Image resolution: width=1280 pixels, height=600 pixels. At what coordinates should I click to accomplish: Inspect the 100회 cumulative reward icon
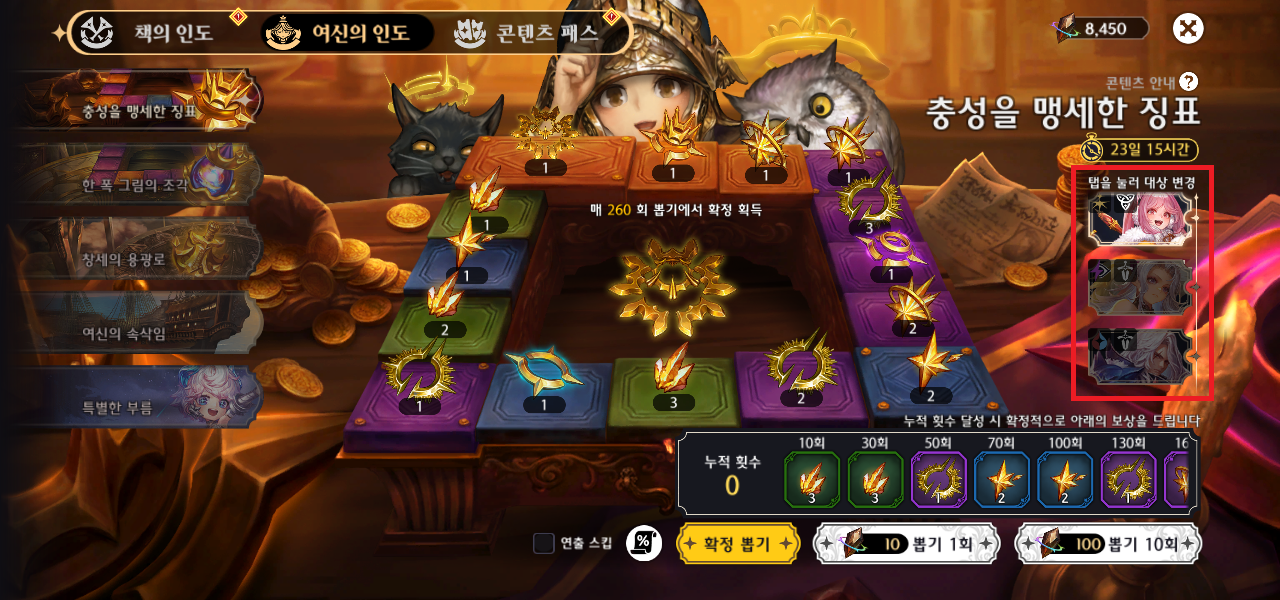(1064, 479)
